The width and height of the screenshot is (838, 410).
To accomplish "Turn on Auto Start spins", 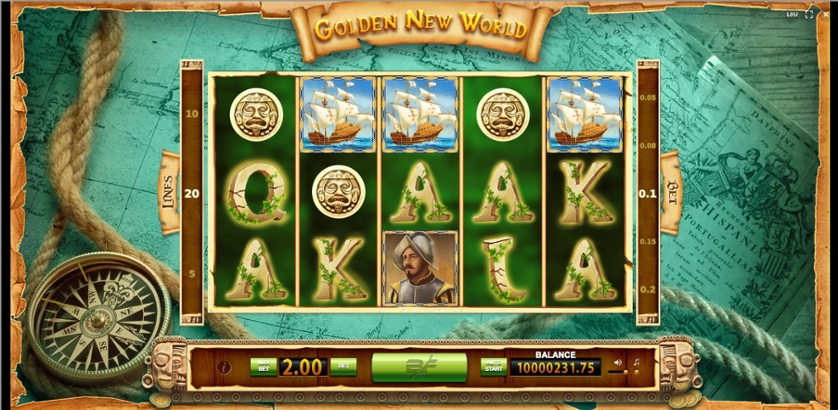I will point(492,366).
